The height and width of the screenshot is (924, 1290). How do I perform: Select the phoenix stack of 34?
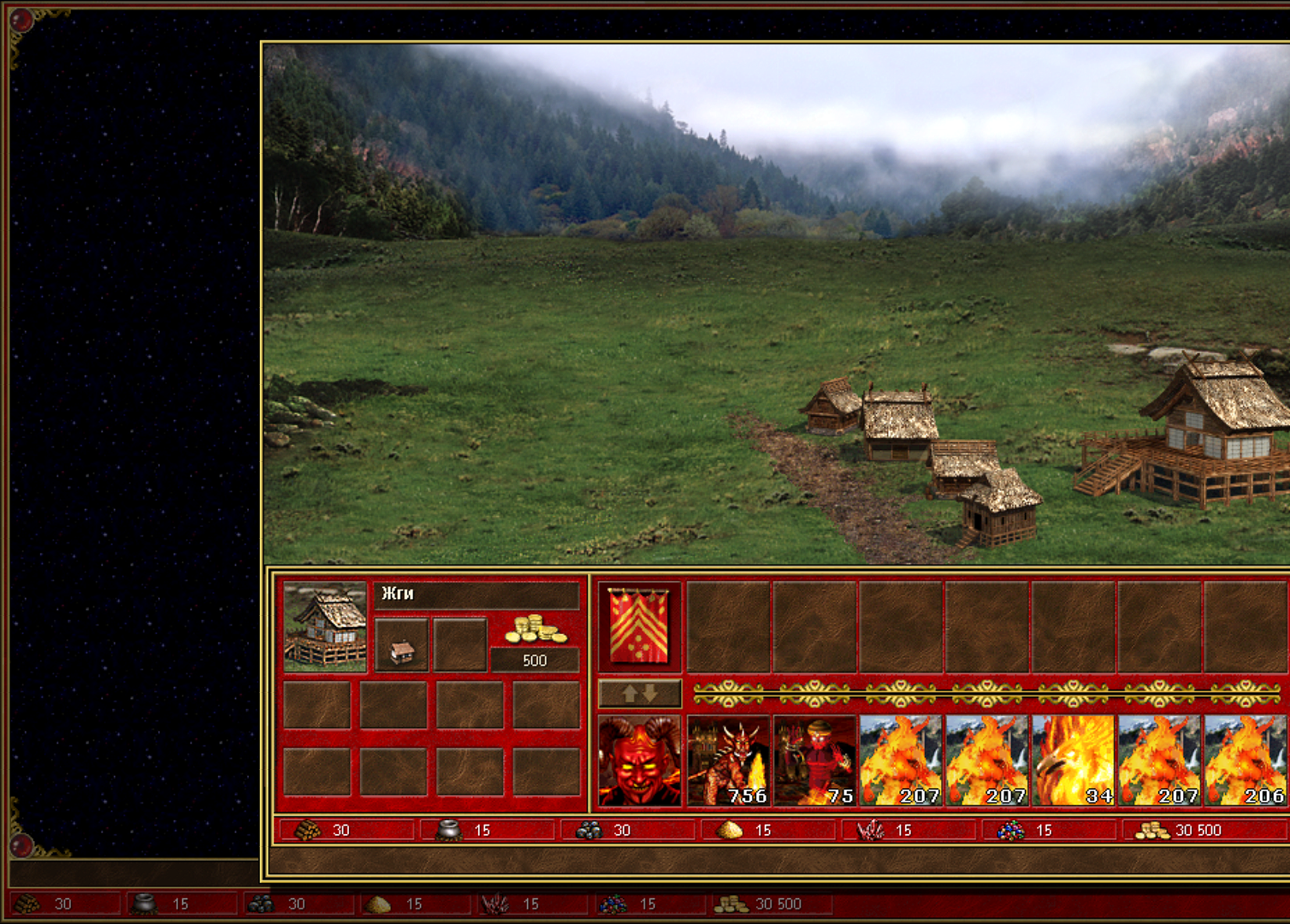pyautogui.click(x=1073, y=761)
